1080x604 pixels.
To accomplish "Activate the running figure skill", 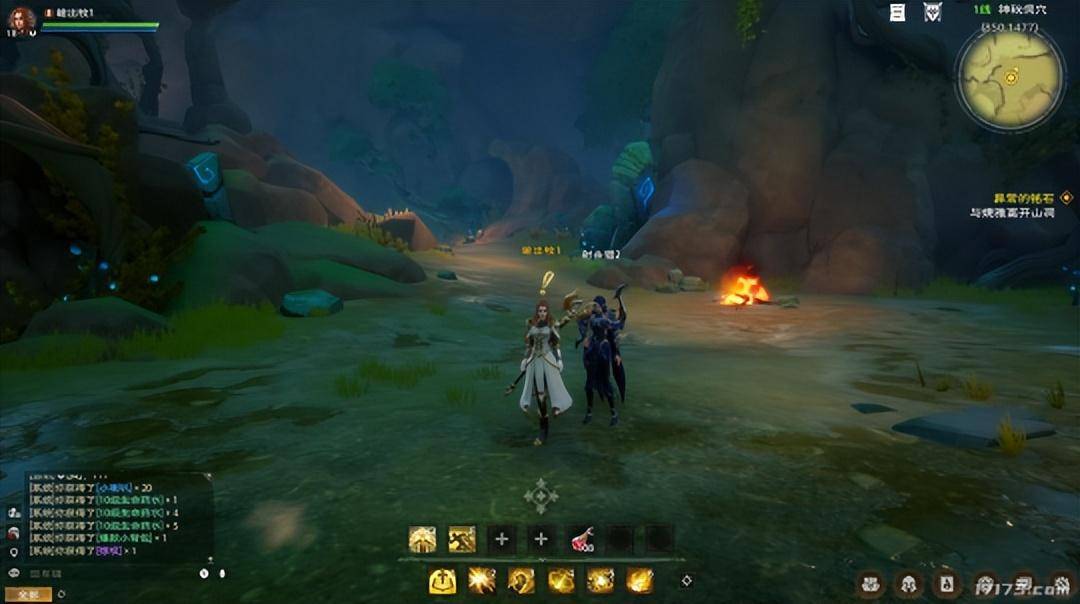I will point(462,540).
